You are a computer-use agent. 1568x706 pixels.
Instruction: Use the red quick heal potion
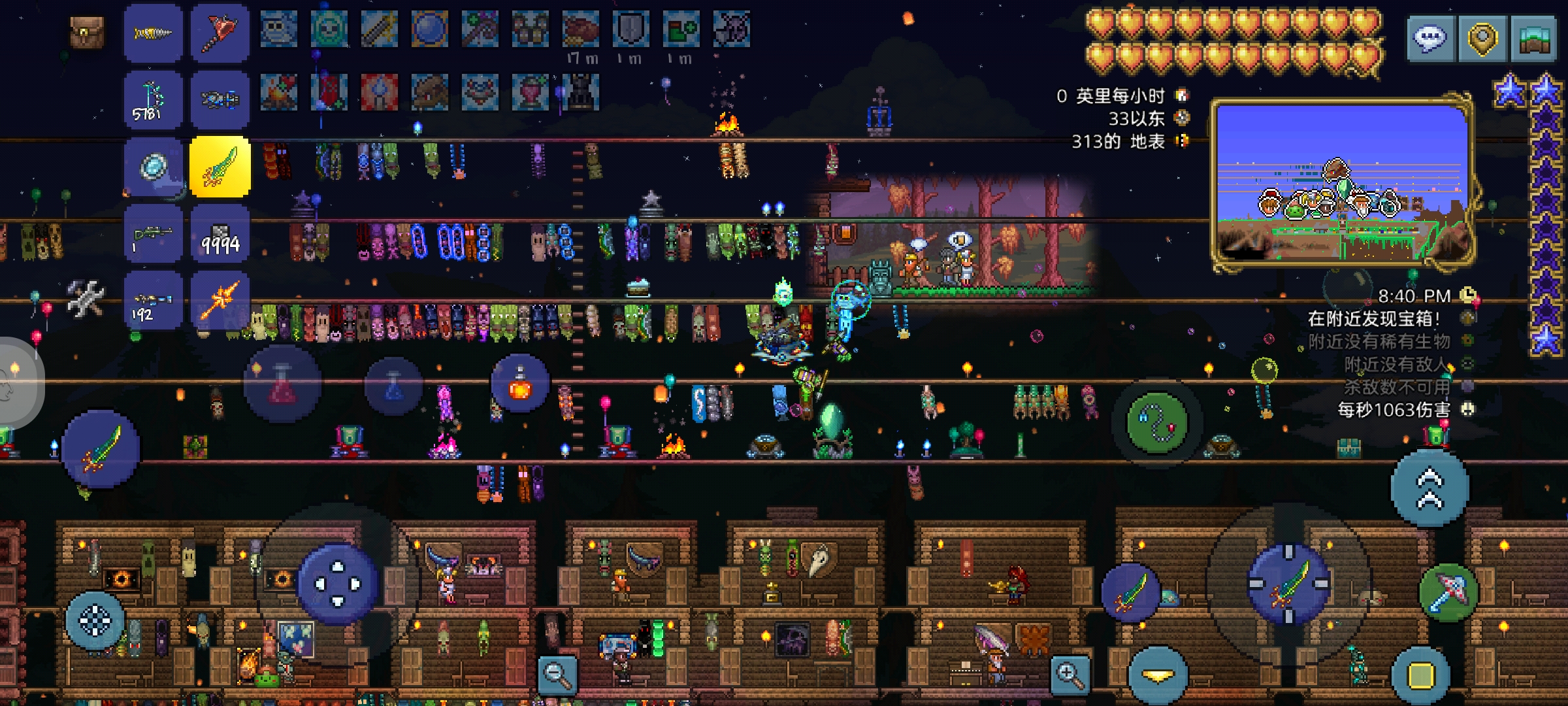tap(282, 386)
